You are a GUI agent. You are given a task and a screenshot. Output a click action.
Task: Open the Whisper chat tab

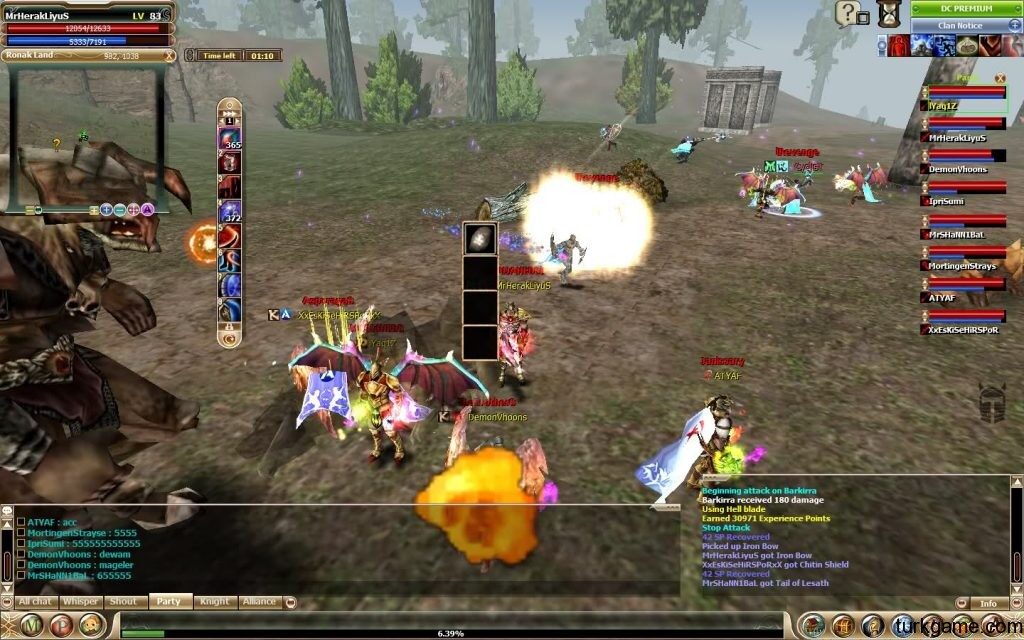(x=80, y=602)
